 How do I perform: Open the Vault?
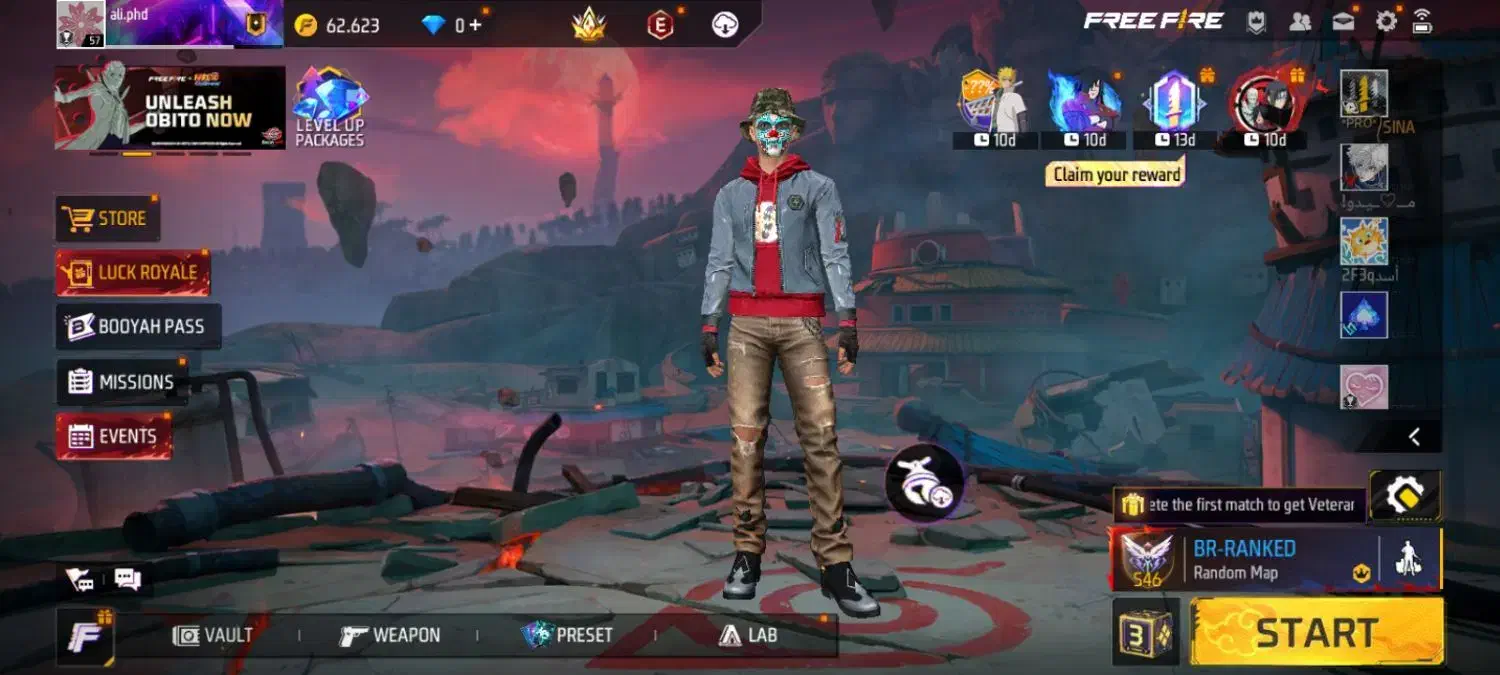[213, 635]
